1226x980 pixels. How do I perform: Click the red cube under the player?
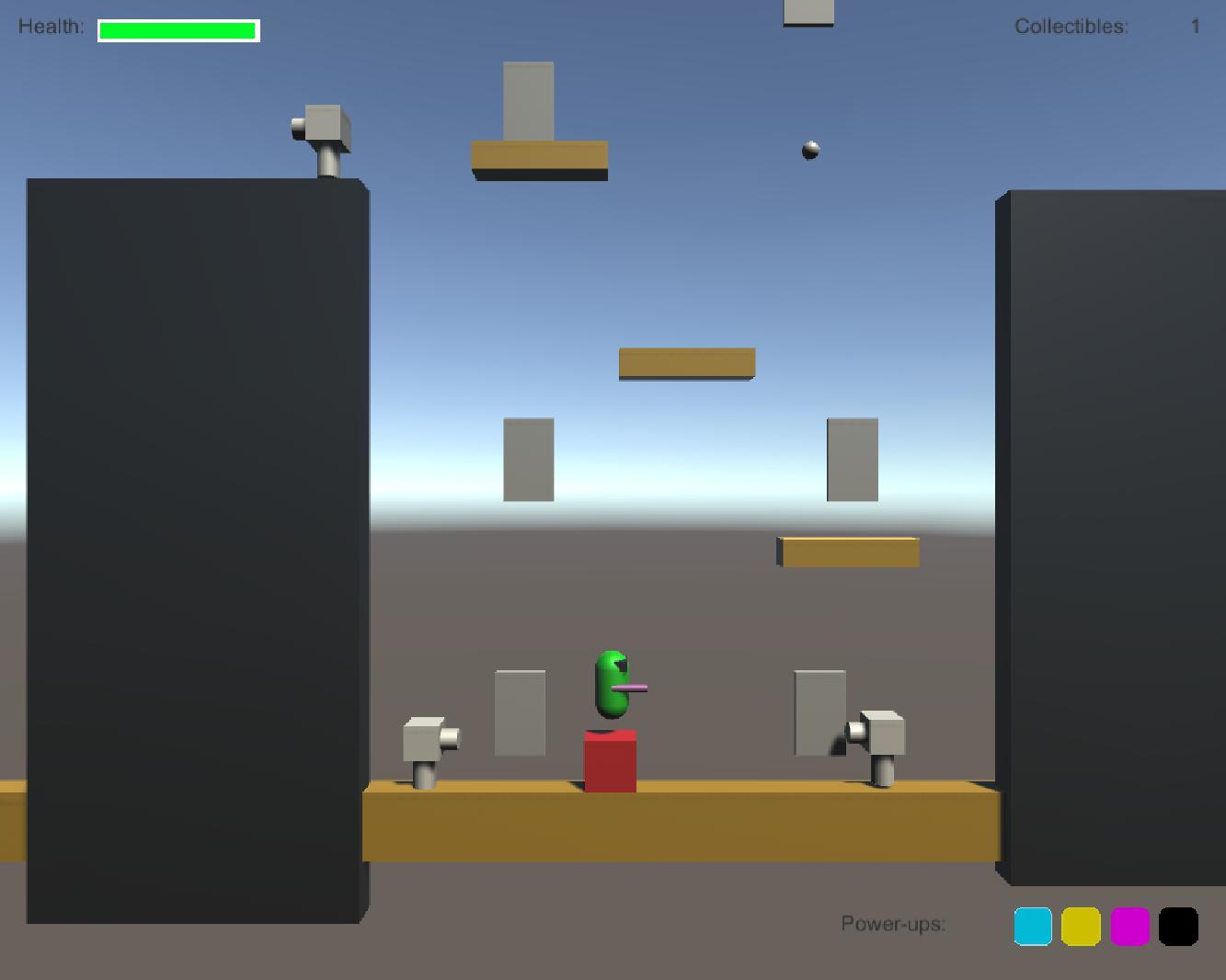610,761
